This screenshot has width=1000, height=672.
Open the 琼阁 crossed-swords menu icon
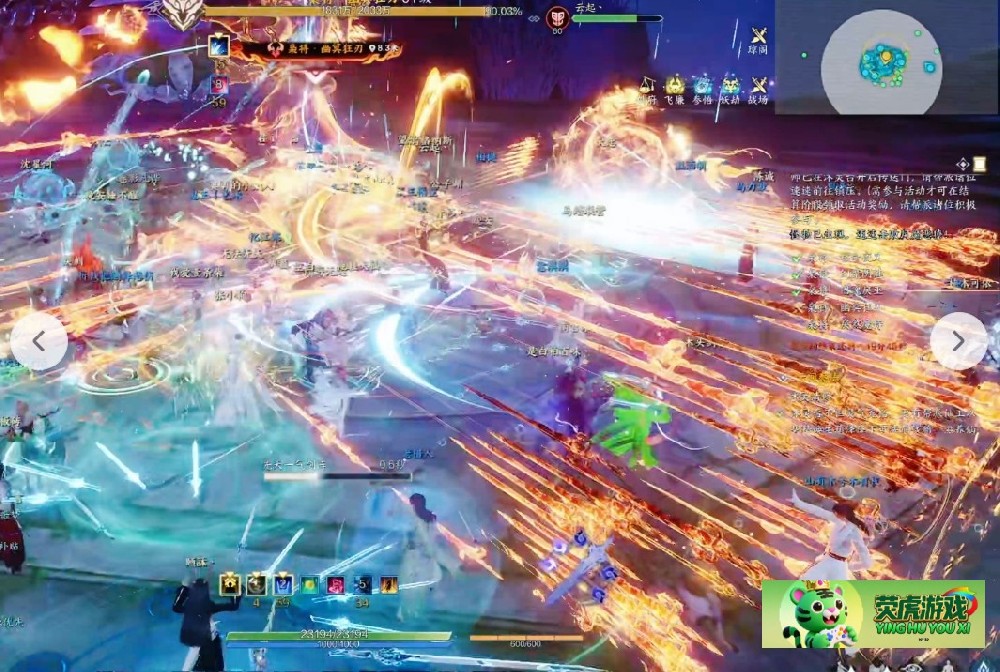point(759,36)
